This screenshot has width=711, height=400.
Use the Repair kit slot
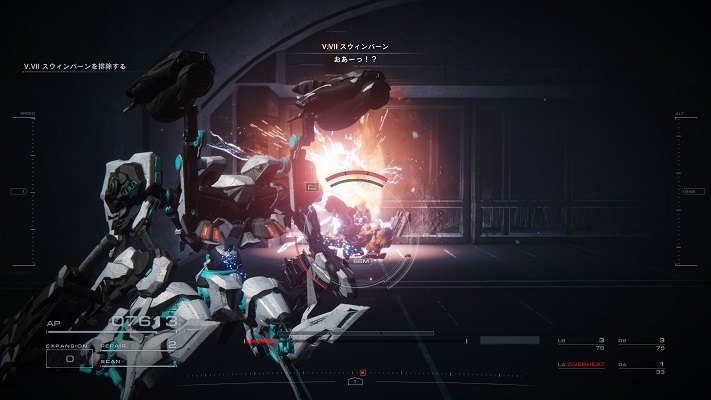pos(140,346)
